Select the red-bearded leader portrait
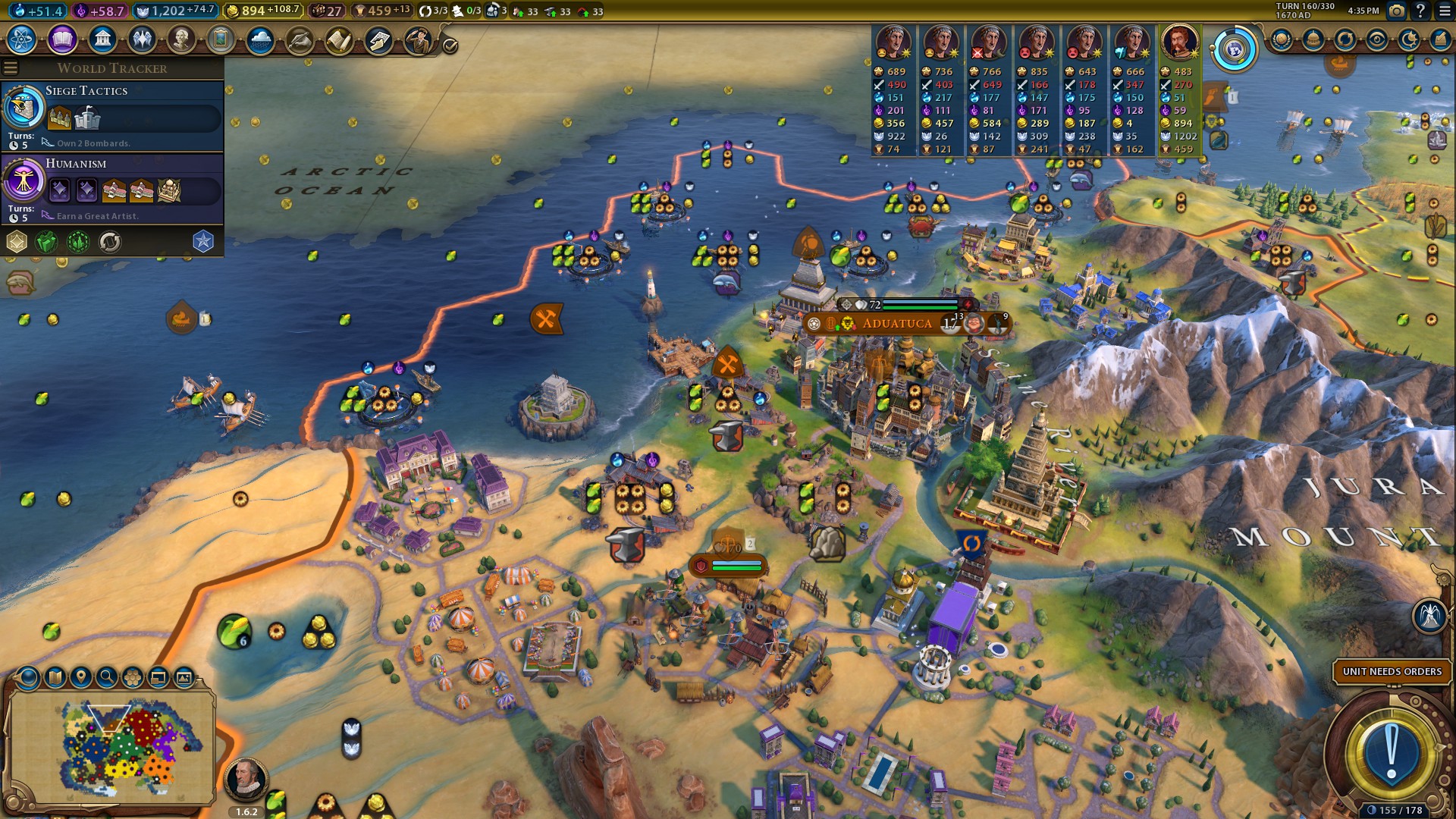Viewport: 1456px width, 819px height. 1179,42
